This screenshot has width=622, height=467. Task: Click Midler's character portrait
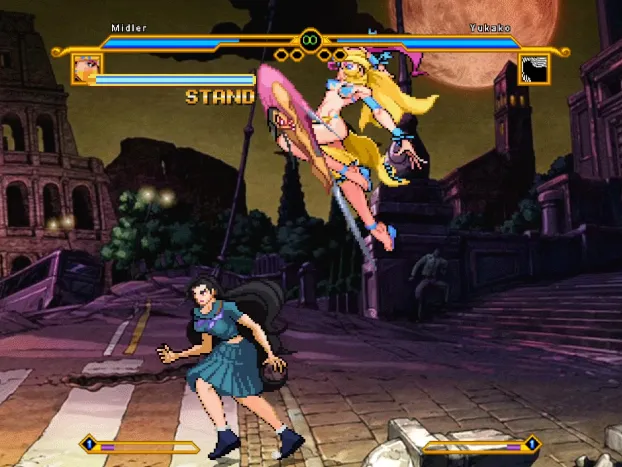(x=86, y=69)
